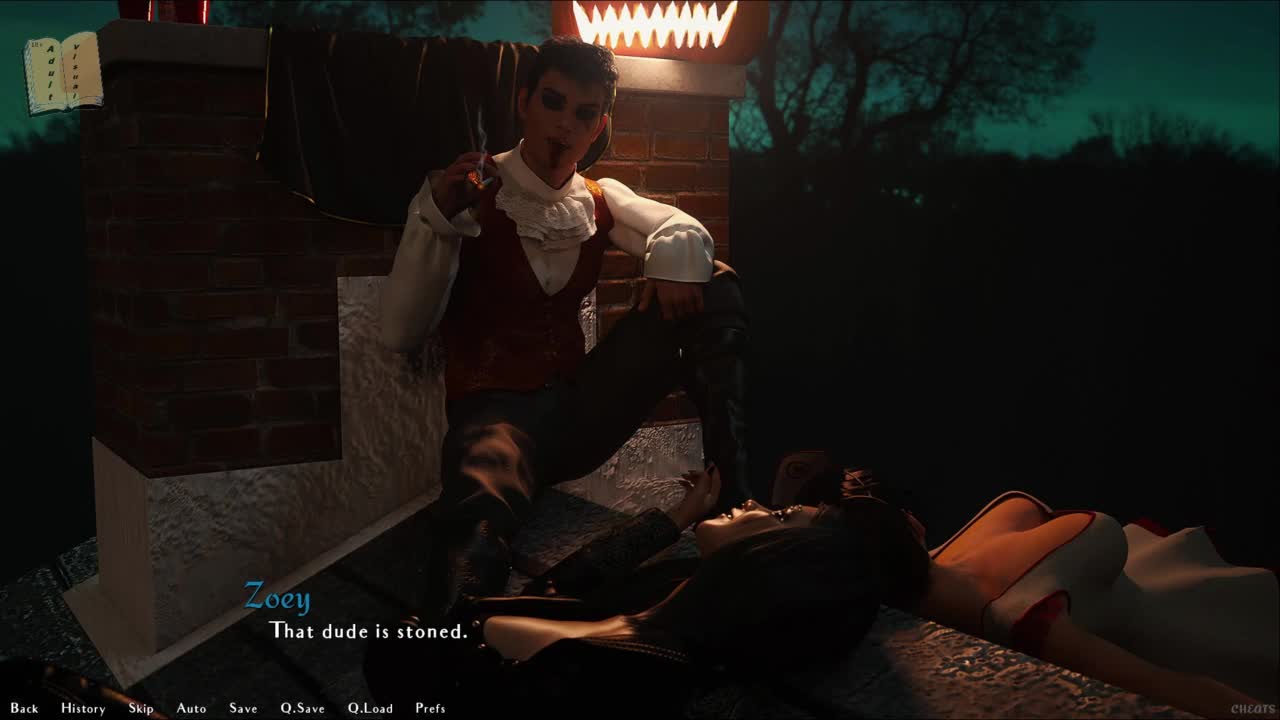Viewport: 1280px width, 720px height.
Task: Quick load with Q.Load
Action: point(370,708)
